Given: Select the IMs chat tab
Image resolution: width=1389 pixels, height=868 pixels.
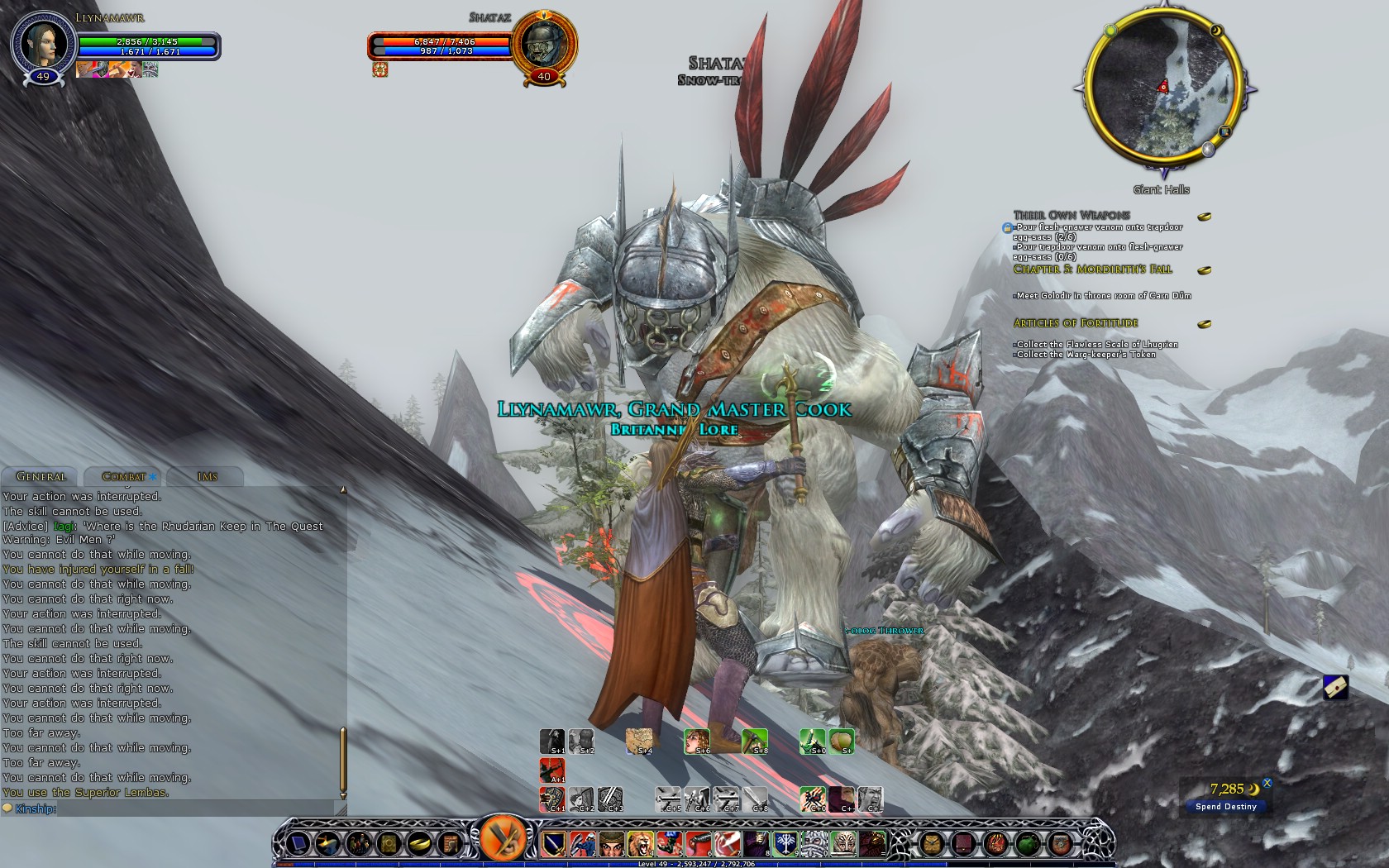Looking at the screenshot, I should 207,476.
